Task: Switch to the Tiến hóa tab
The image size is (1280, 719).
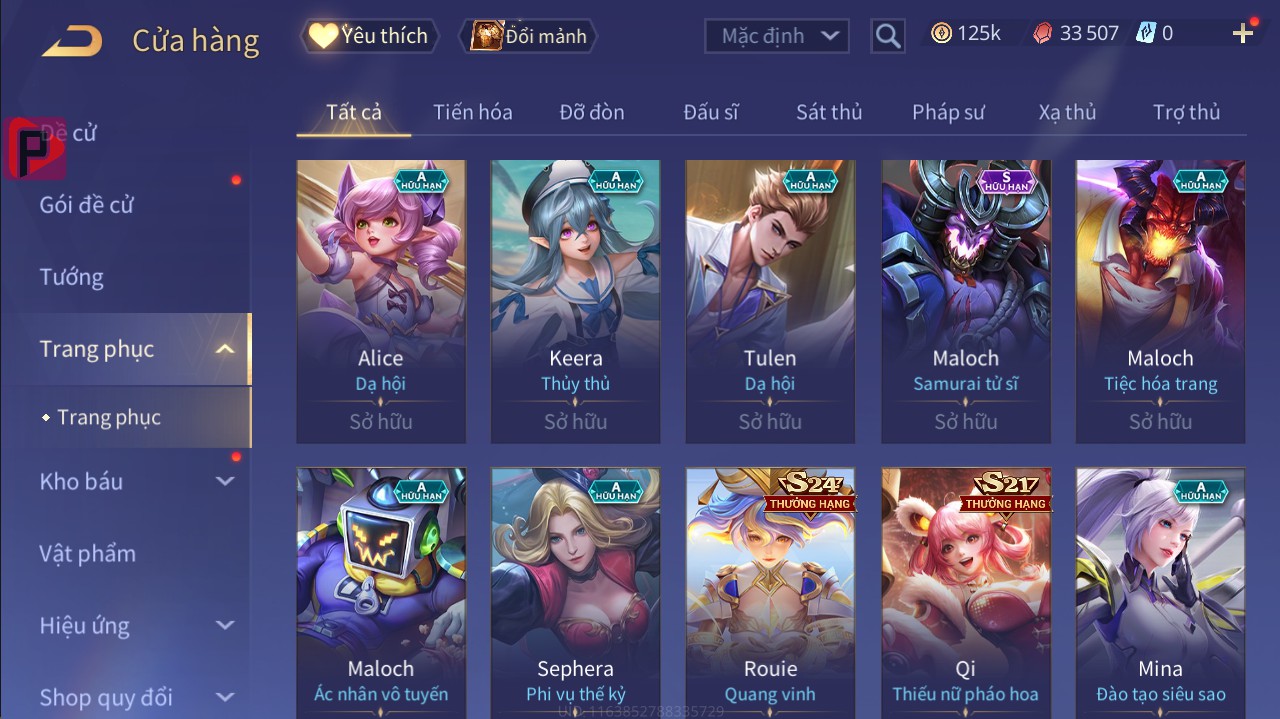Action: click(x=472, y=112)
